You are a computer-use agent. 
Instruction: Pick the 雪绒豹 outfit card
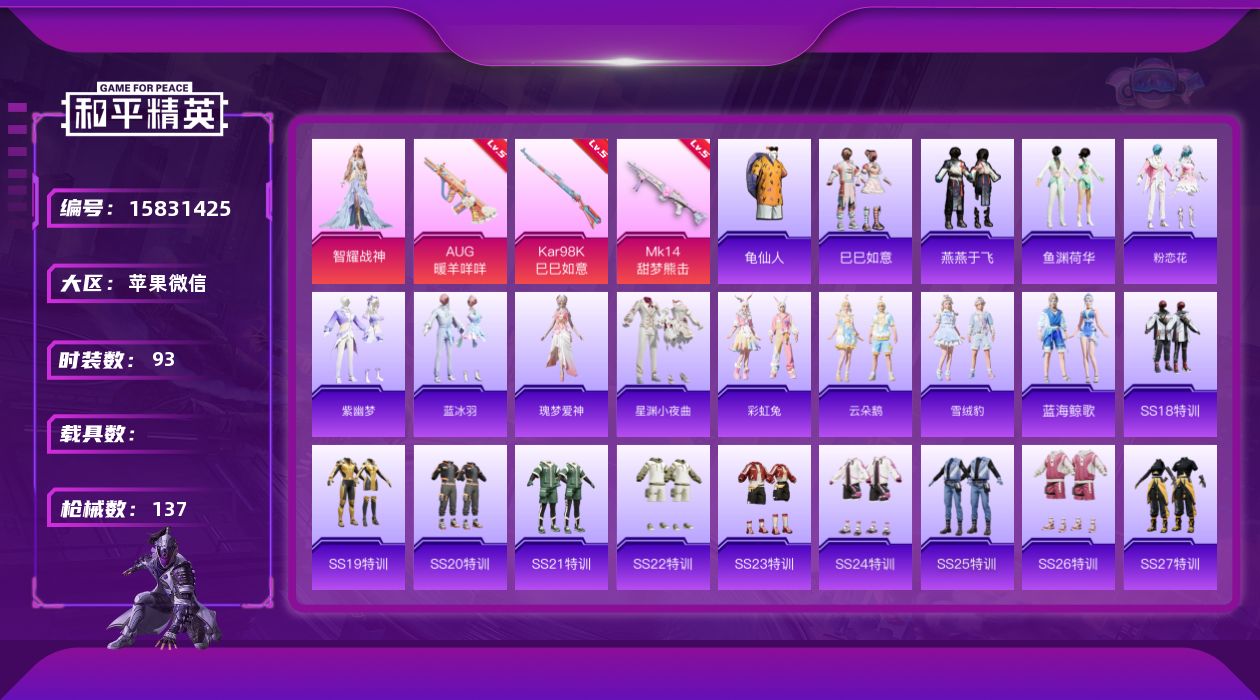click(967, 364)
